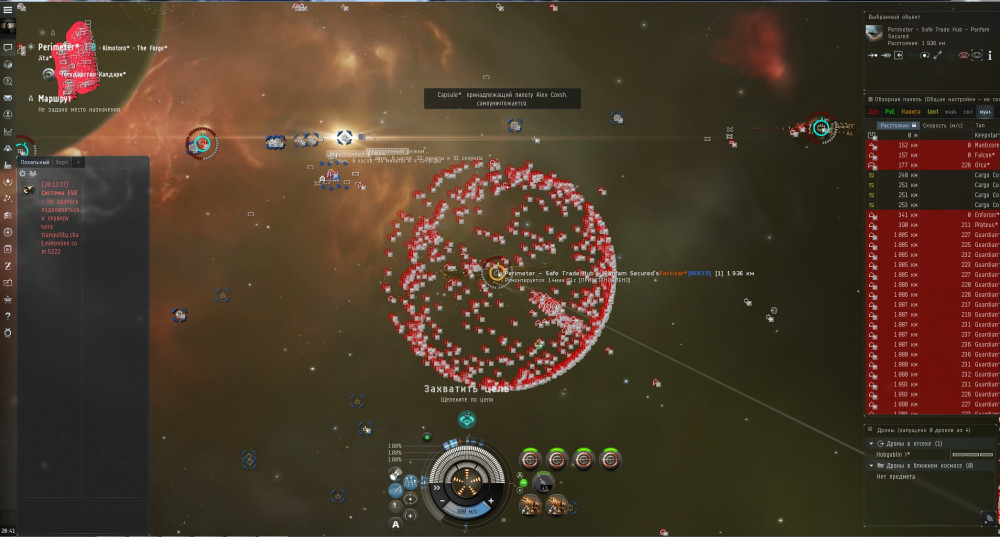Viewport: 1000px width, 537px height.
Task: Open the character portrait sheet
Action: (8, 25)
